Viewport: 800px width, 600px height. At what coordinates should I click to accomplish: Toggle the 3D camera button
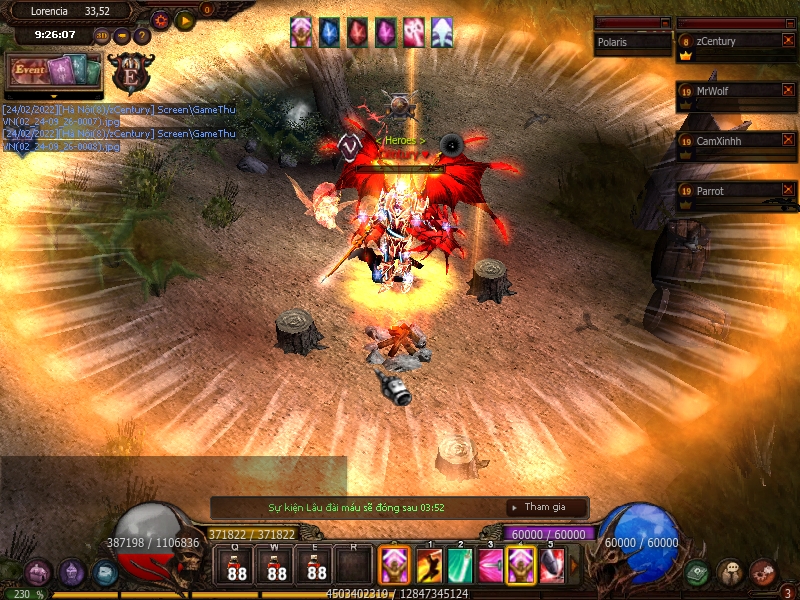point(102,36)
